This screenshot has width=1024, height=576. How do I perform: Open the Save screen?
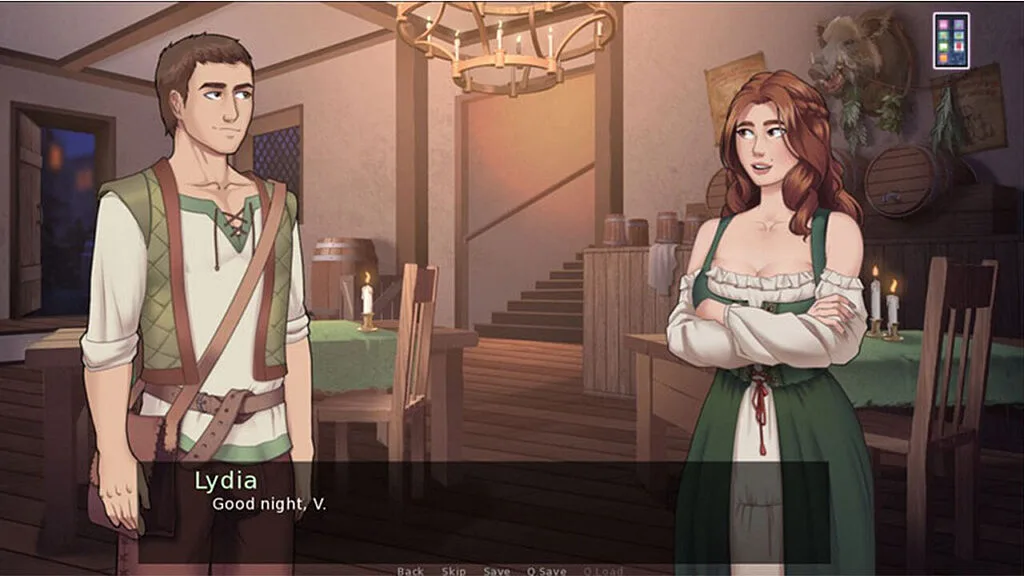point(497,571)
